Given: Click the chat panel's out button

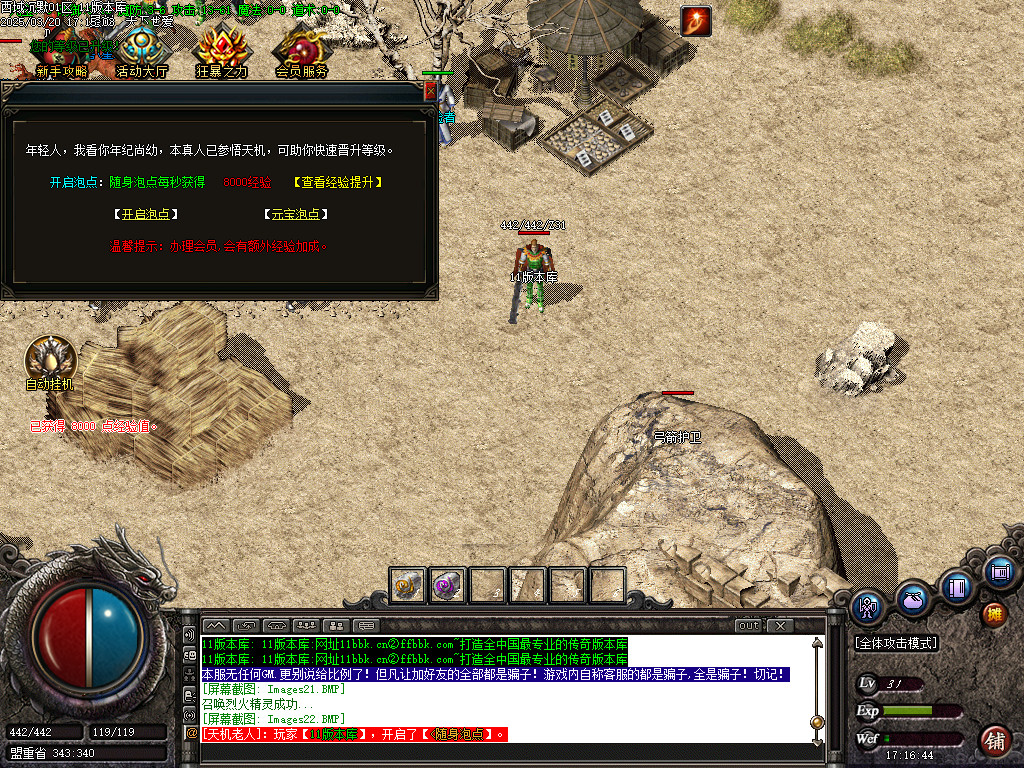Looking at the screenshot, I should click(748, 626).
